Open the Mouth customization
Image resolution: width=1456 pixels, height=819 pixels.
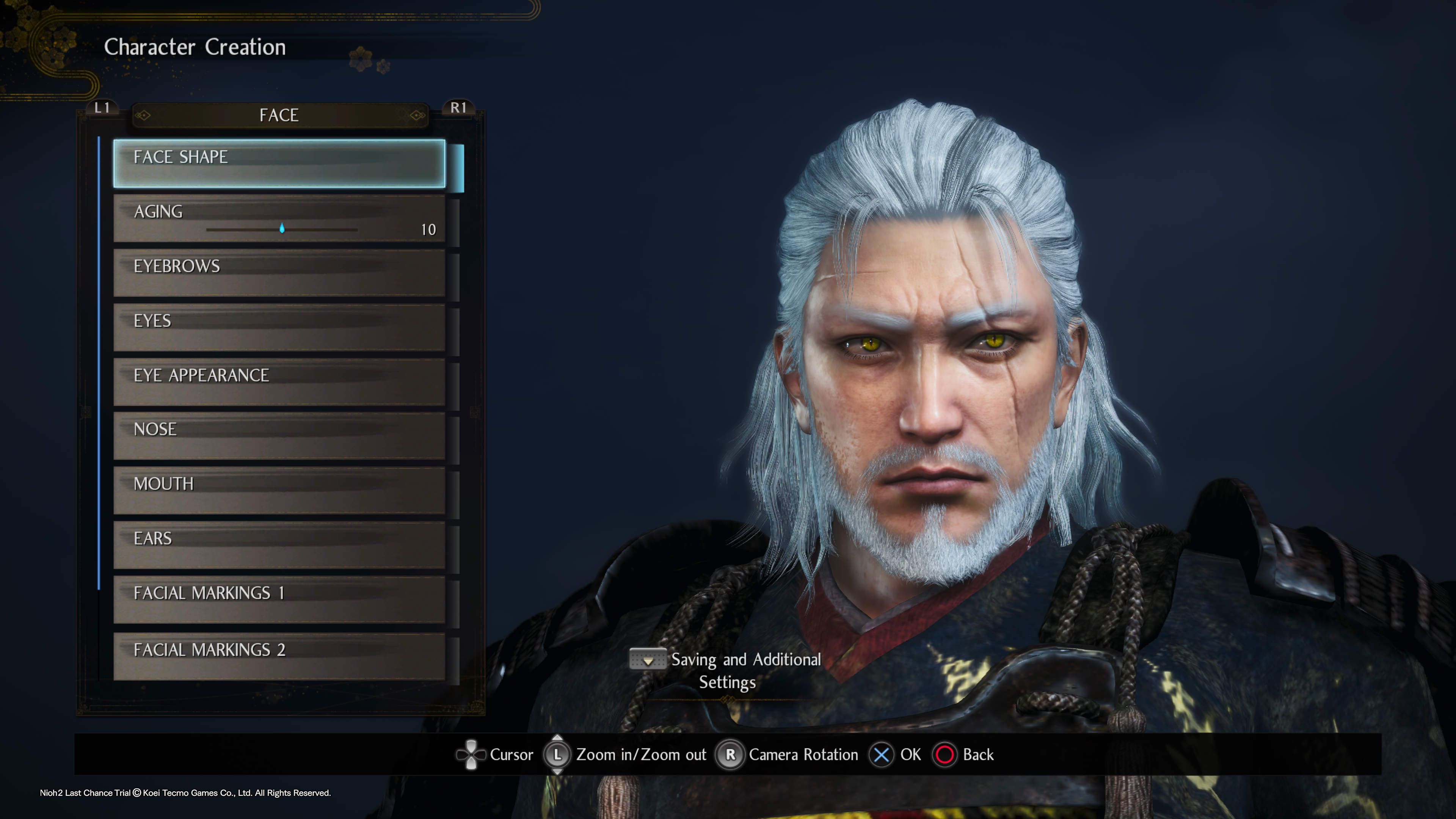point(279,490)
